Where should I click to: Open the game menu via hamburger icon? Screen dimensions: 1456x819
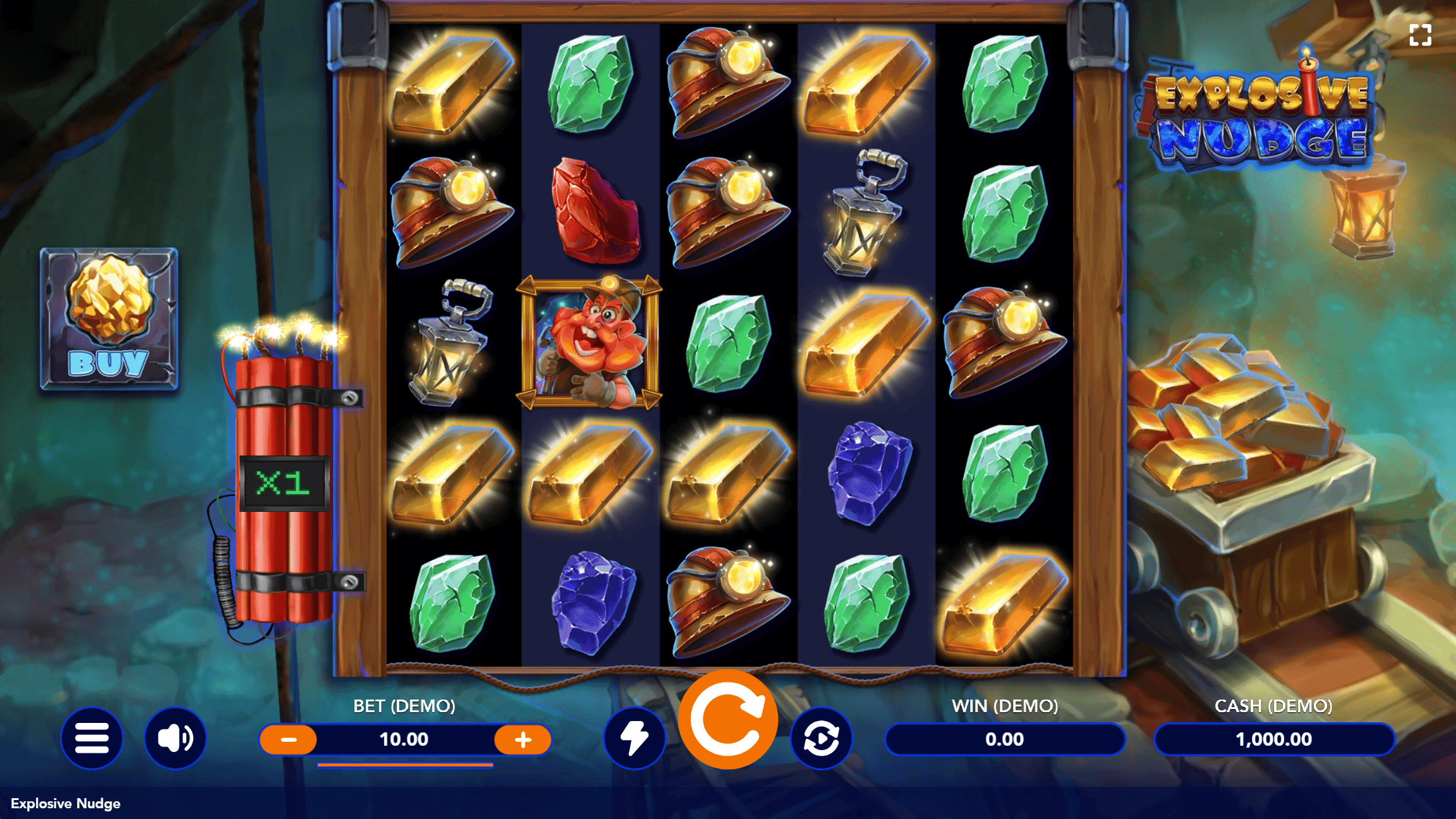point(92,738)
